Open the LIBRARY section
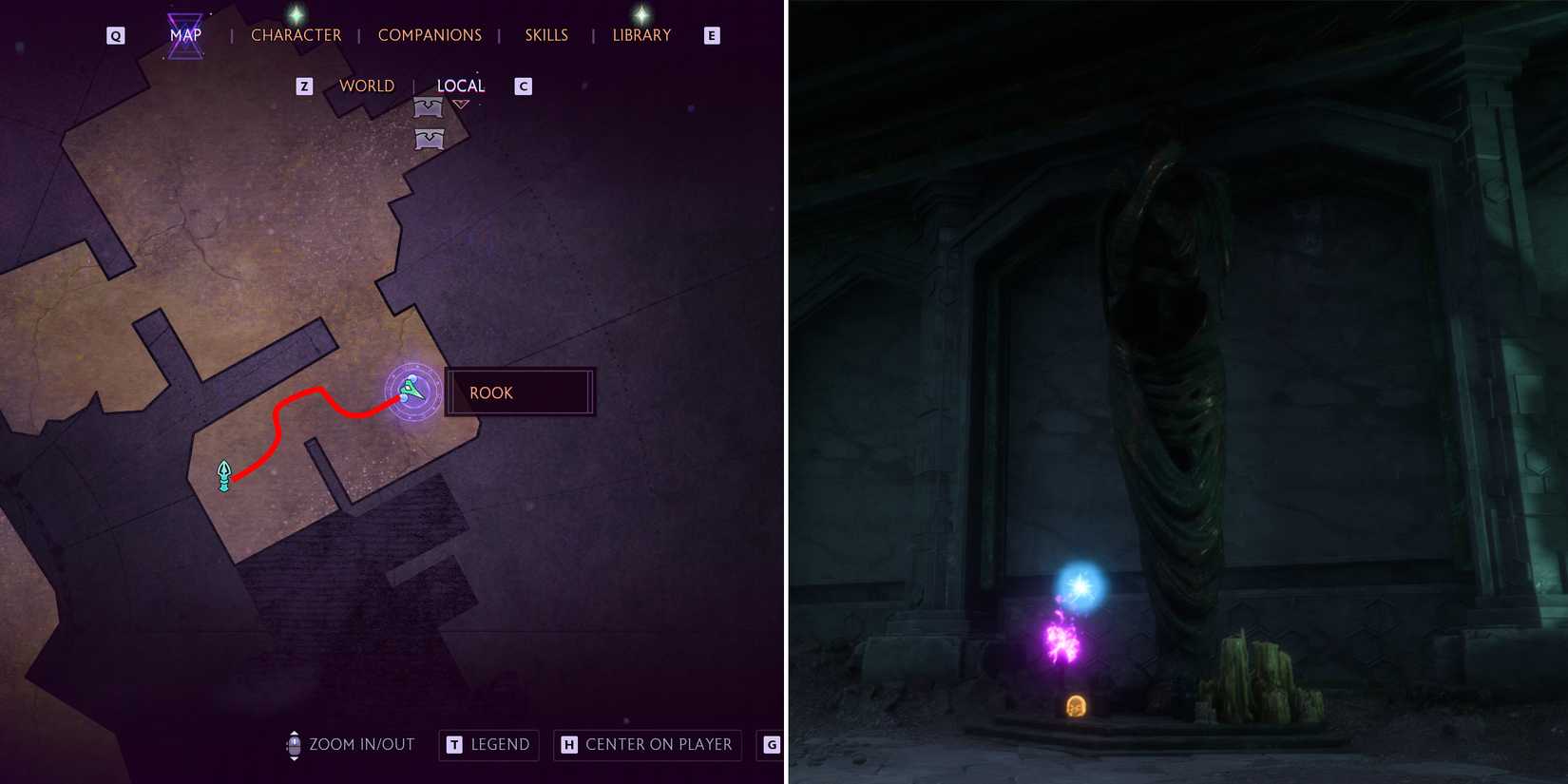Image resolution: width=1568 pixels, height=784 pixels. pyautogui.click(x=641, y=34)
